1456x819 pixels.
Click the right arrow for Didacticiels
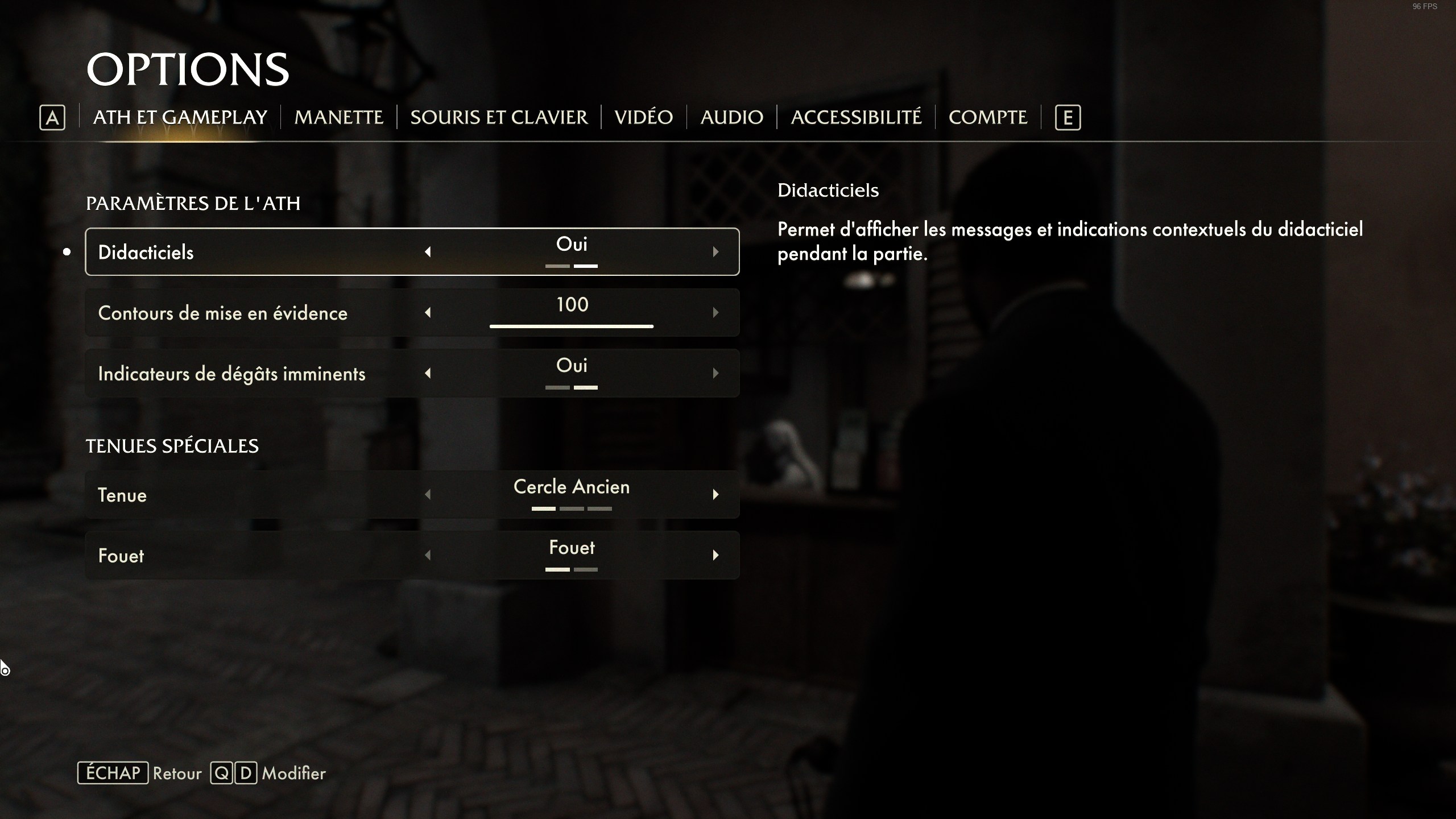click(x=715, y=252)
